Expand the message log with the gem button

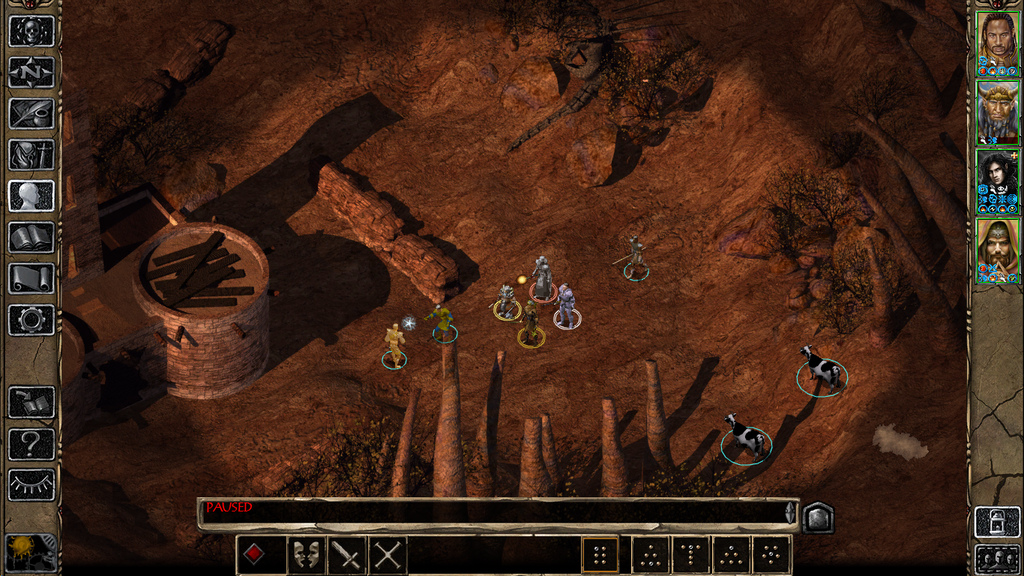tap(818, 516)
